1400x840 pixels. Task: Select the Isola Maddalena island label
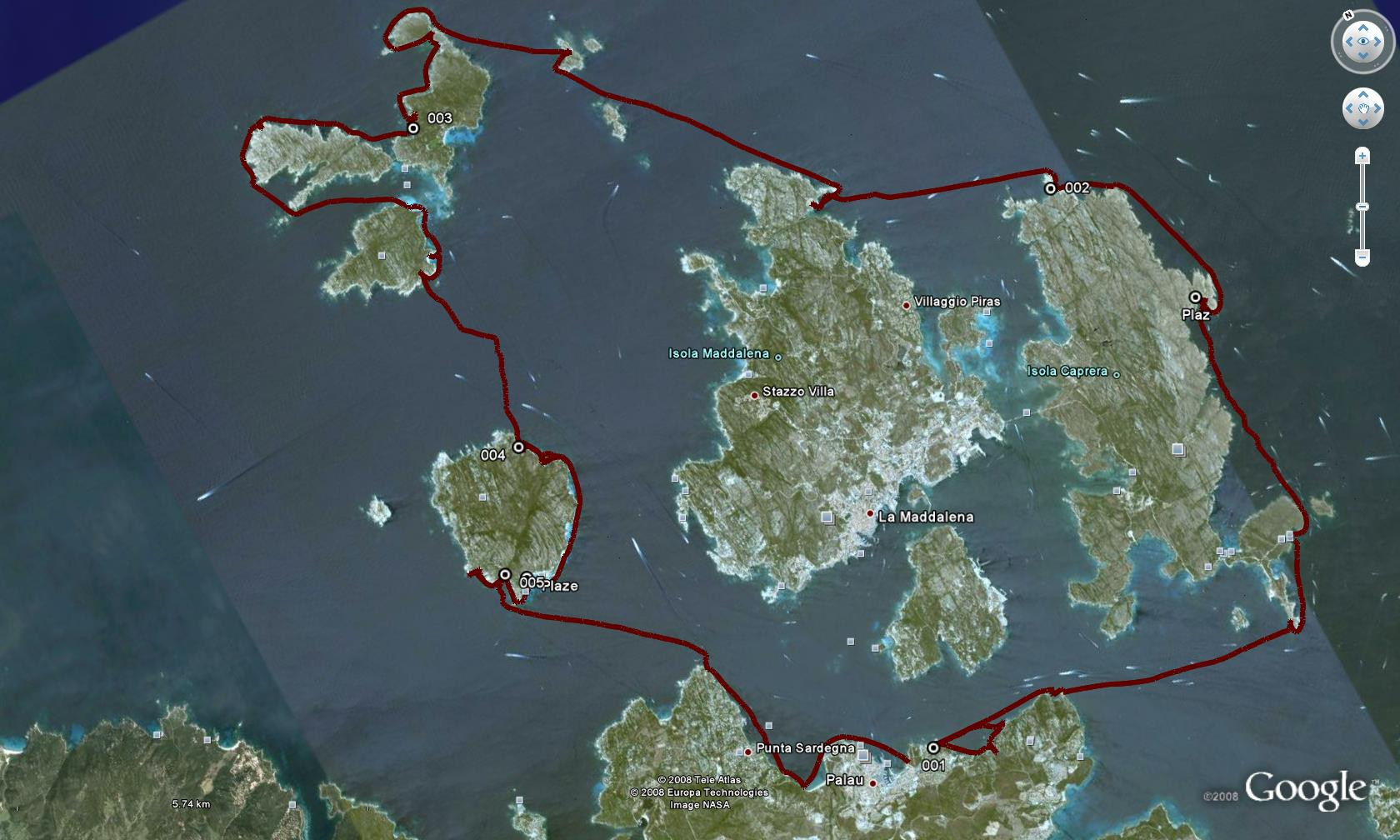pyautogui.click(x=718, y=354)
